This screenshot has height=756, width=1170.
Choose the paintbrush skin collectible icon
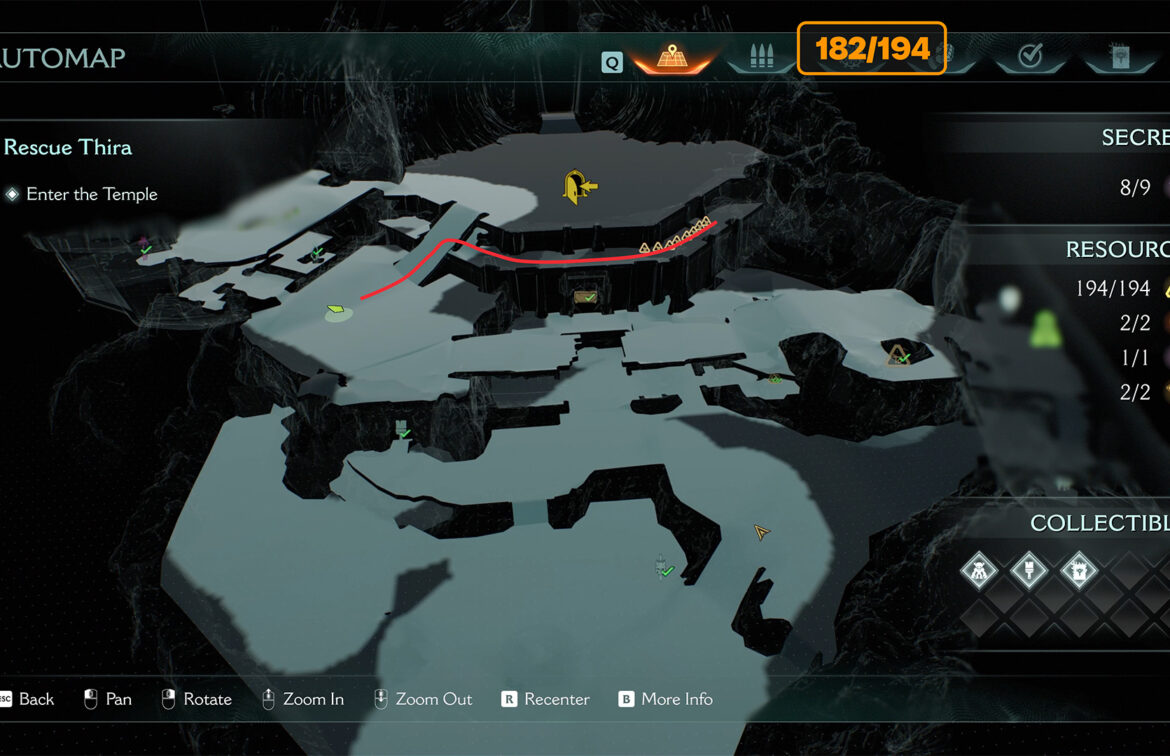coord(1028,572)
